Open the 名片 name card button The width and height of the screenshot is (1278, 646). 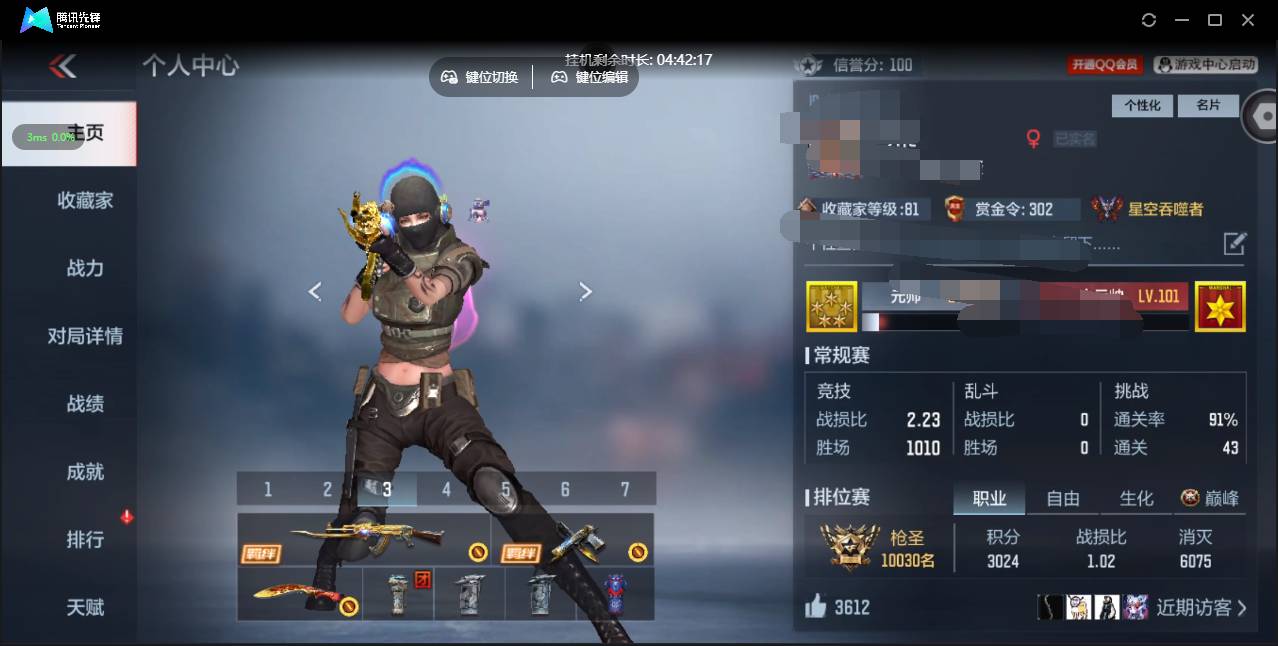pyautogui.click(x=1208, y=105)
